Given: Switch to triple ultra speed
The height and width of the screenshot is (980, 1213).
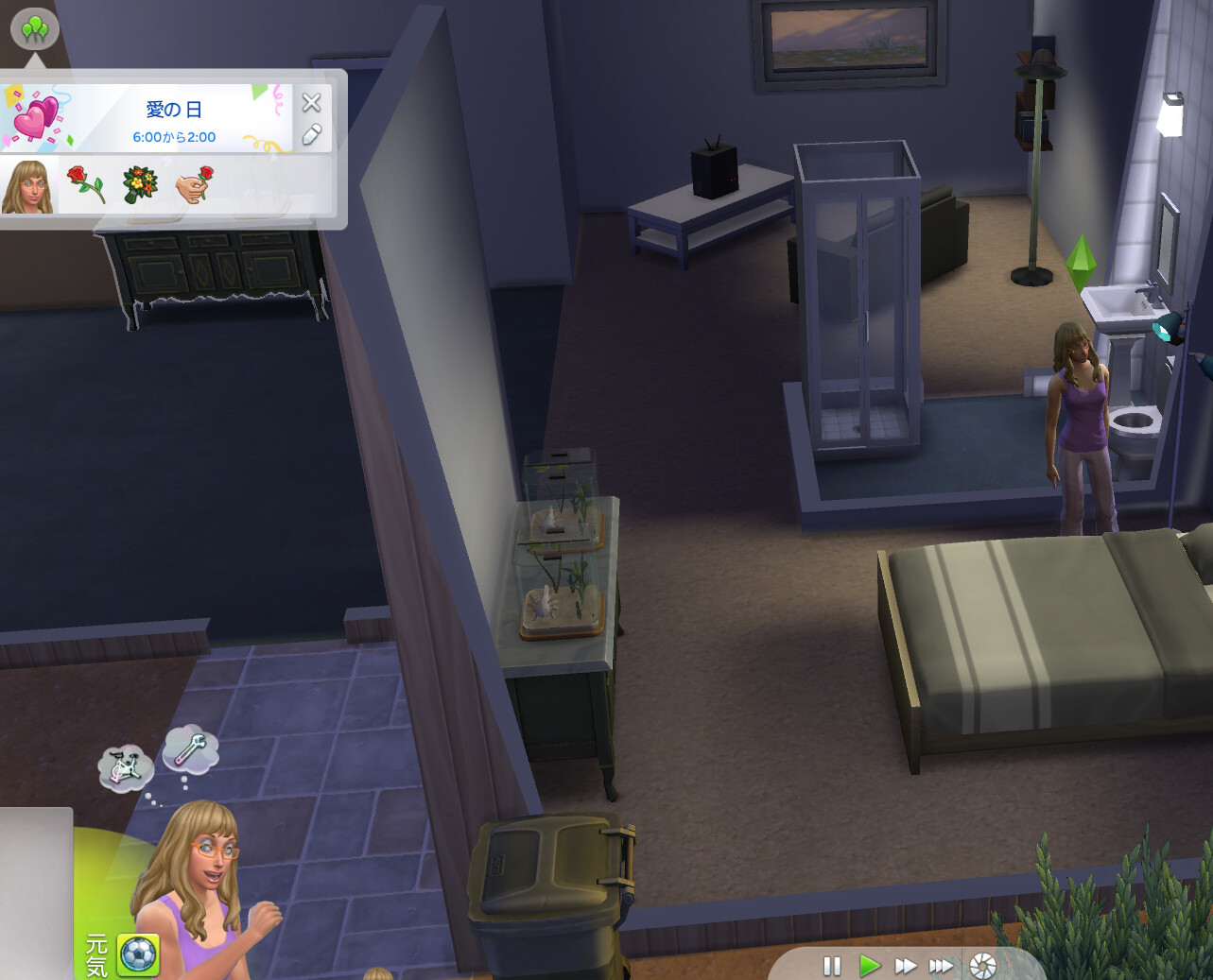Looking at the screenshot, I should pos(941,966).
